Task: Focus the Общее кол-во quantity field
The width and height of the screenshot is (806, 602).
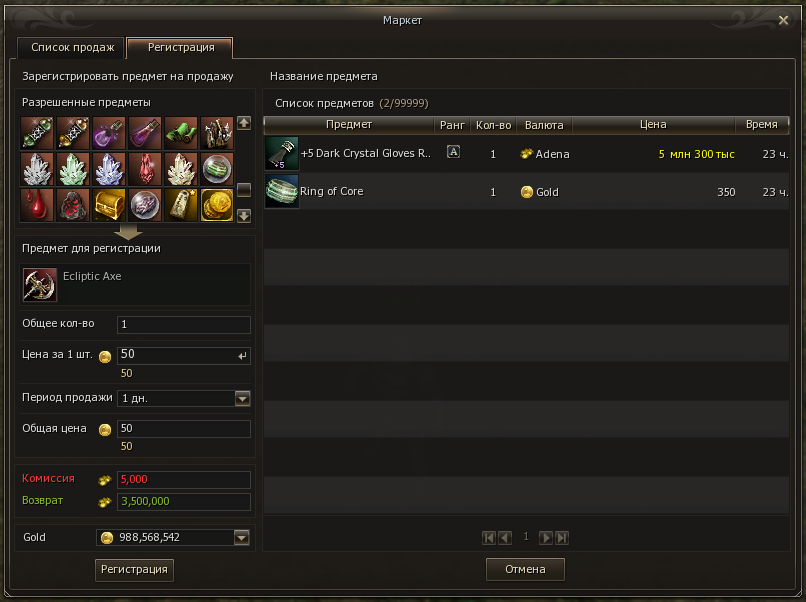Action: 184,325
